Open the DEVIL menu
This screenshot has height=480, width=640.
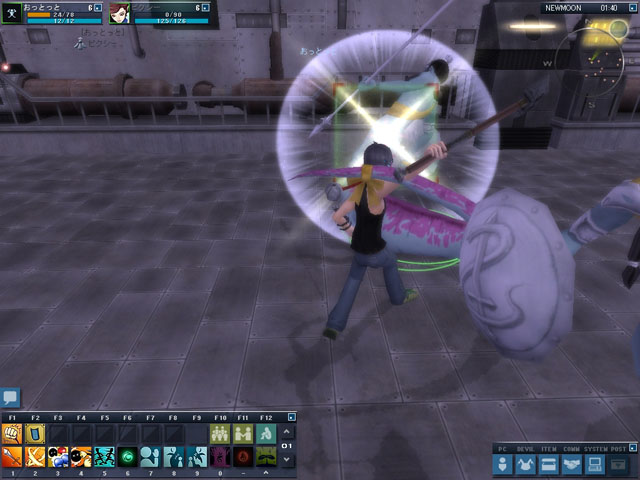525,465
